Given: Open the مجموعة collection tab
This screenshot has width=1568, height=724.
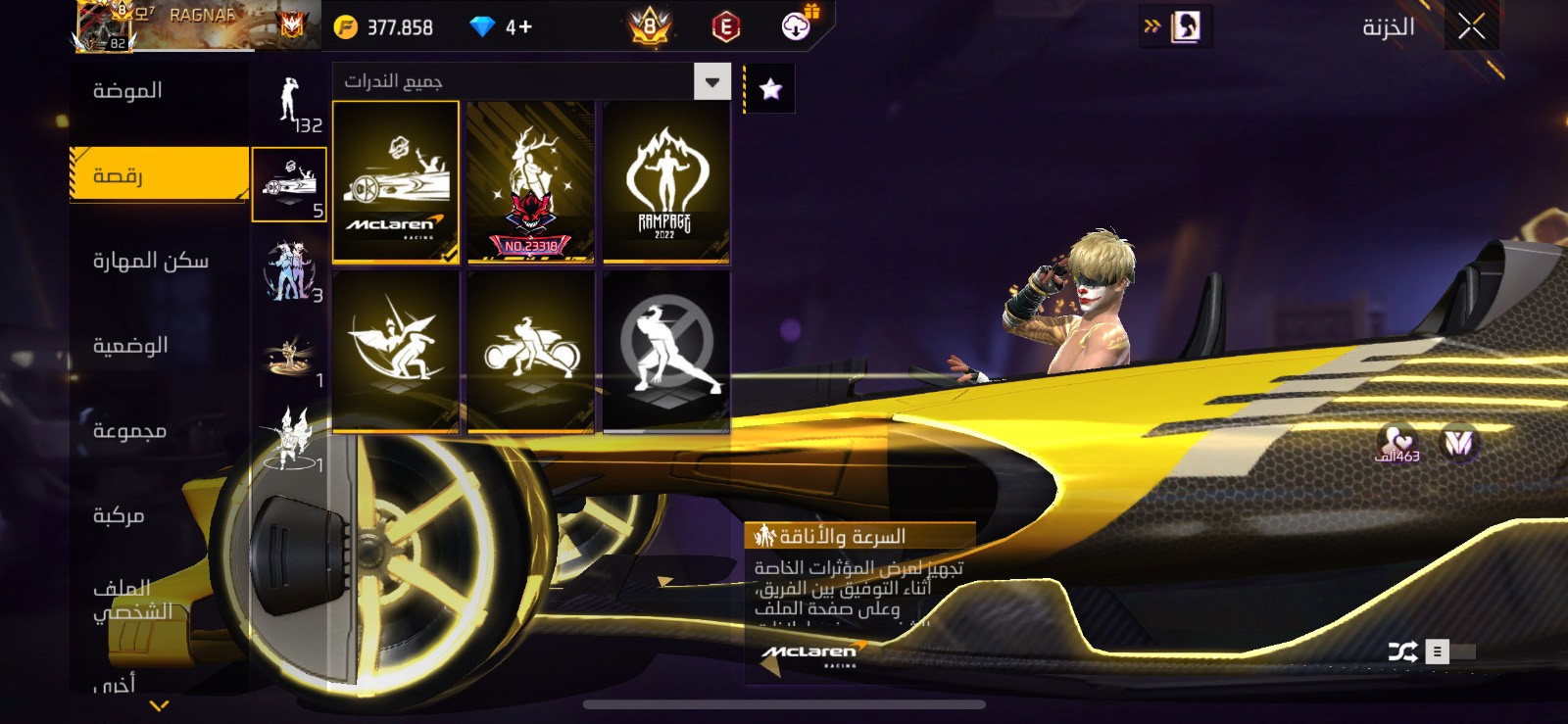Looking at the screenshot, I should pos(129,431).
